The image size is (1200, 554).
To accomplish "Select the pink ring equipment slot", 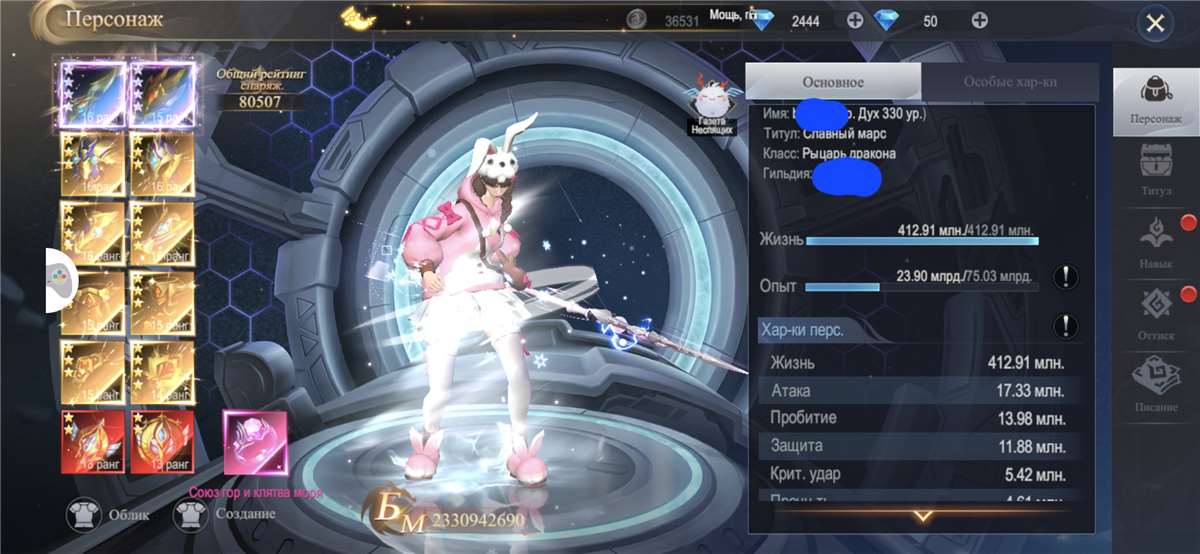I will (255, 442).
